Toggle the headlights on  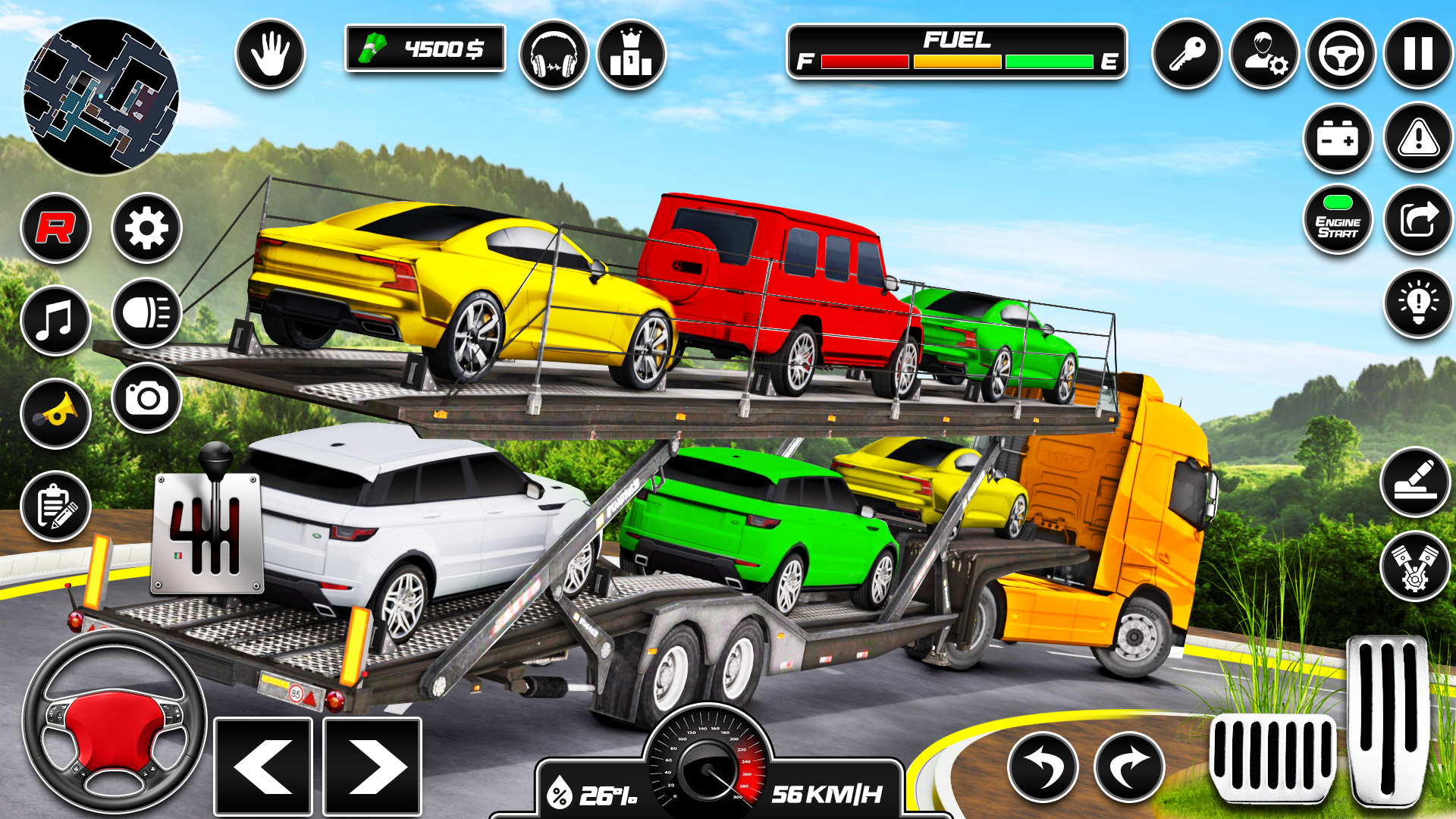point(146,314)
